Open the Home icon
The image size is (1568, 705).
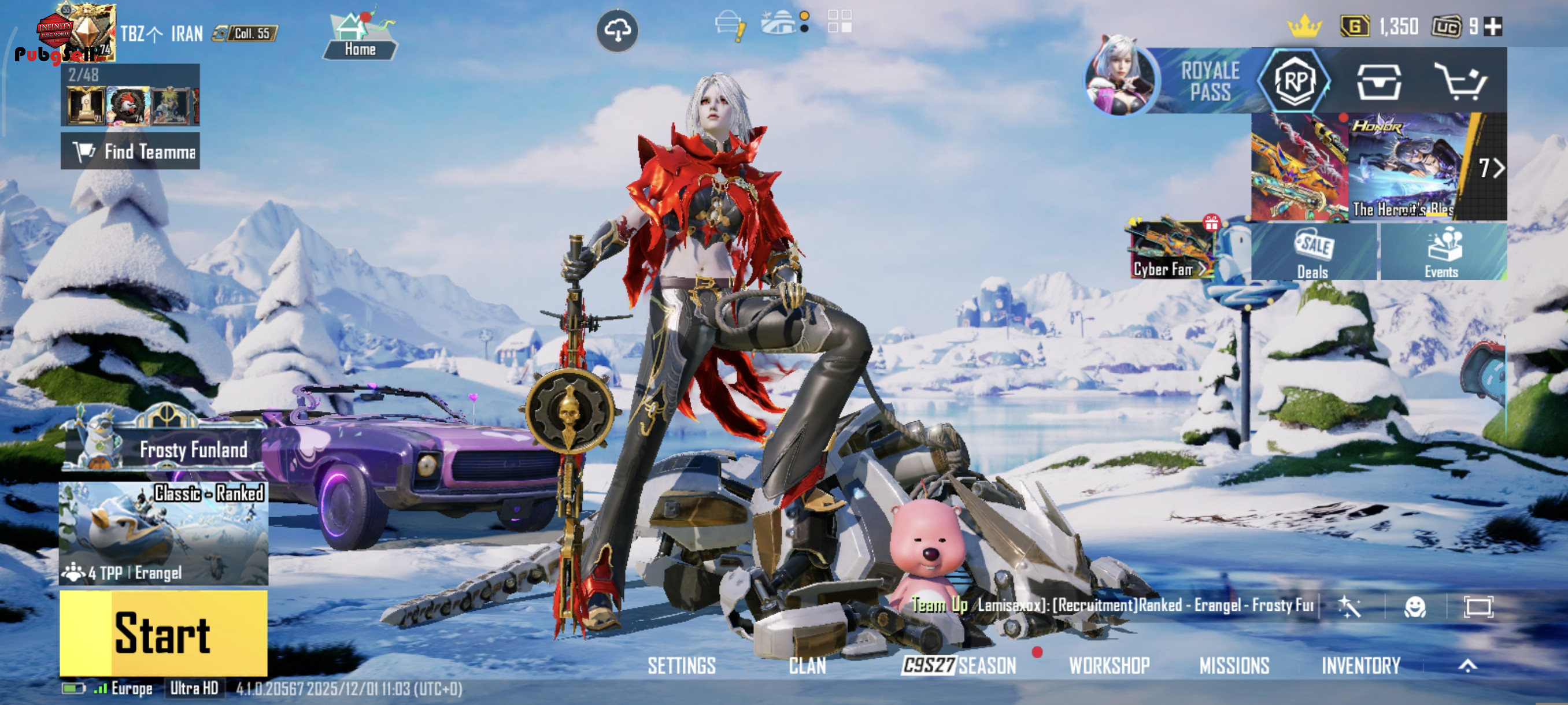tap(360, 36)
